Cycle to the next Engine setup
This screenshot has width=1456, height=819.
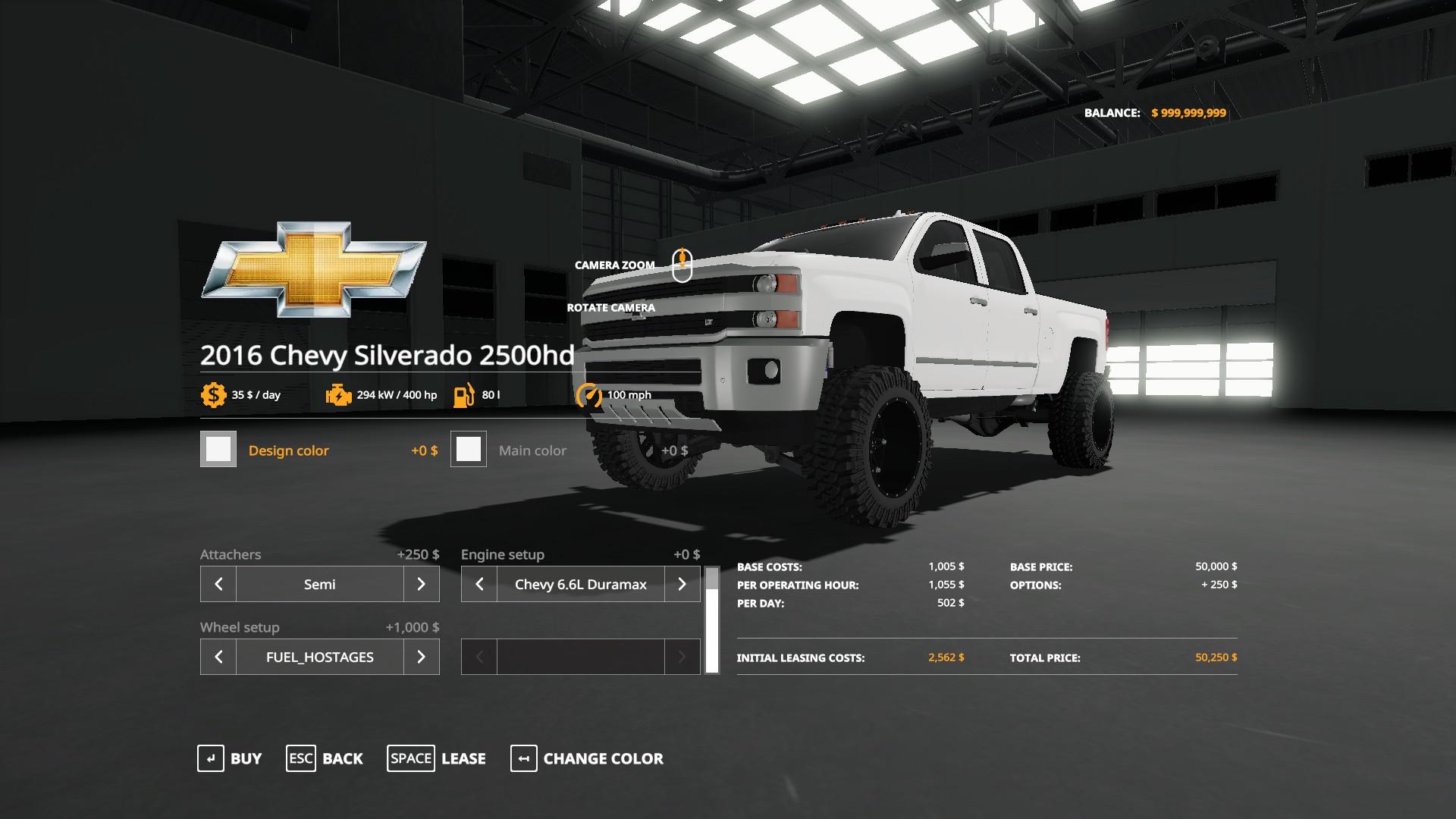tap(682, 584)
